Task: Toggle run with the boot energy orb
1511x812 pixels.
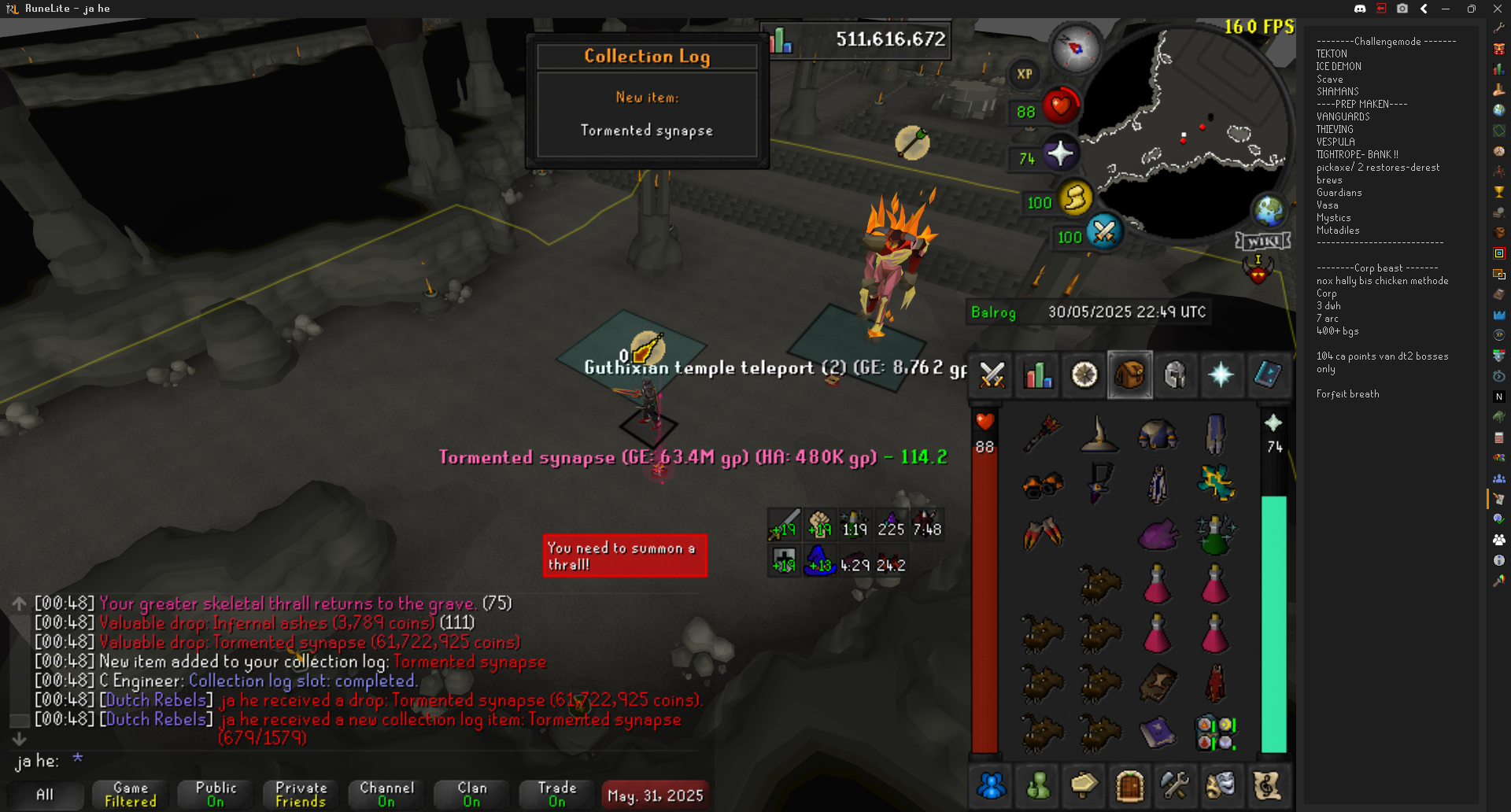Action: pyautogui.click(x=1075, y=198)
